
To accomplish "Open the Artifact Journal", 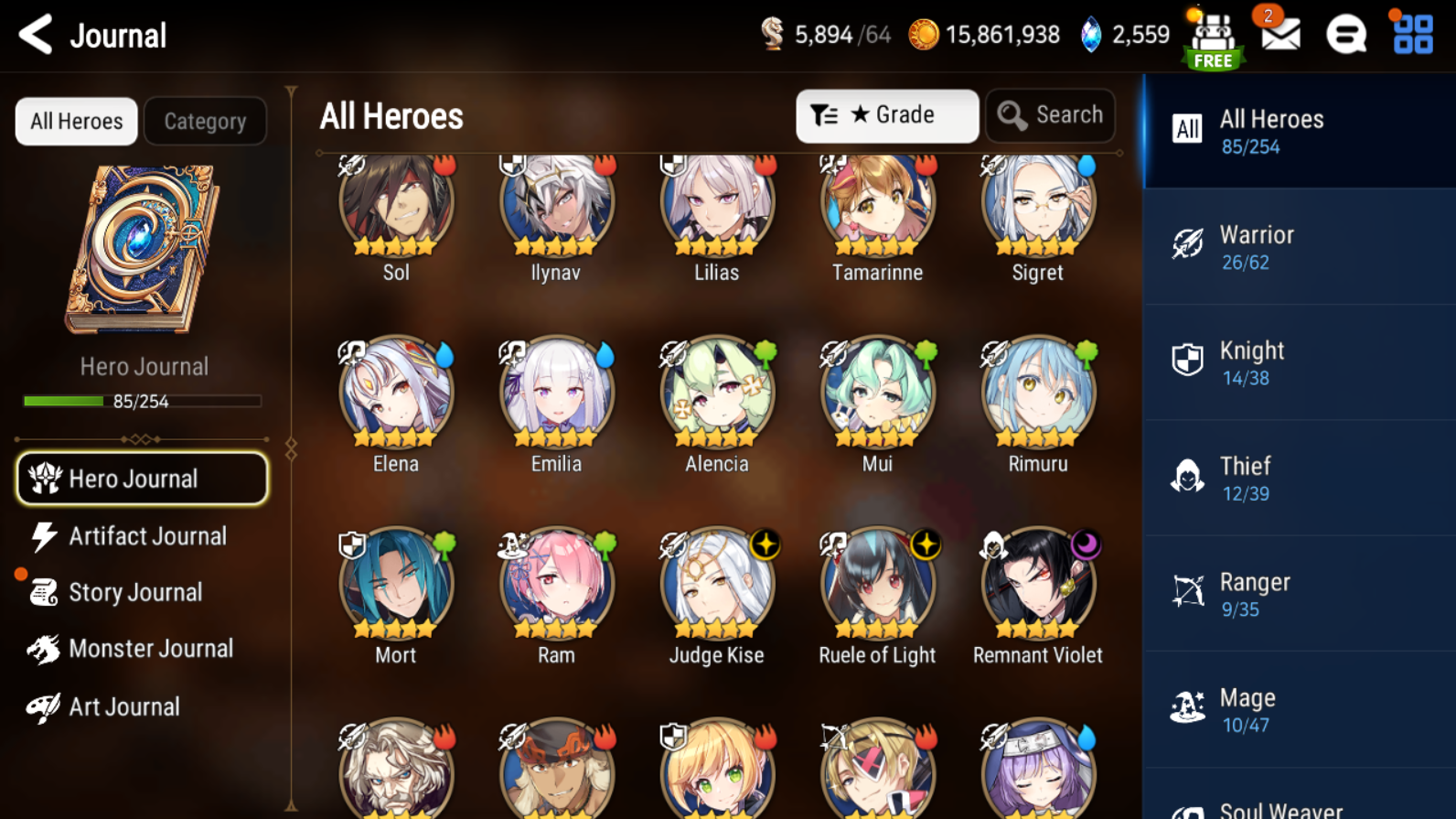I will [141, 536].
